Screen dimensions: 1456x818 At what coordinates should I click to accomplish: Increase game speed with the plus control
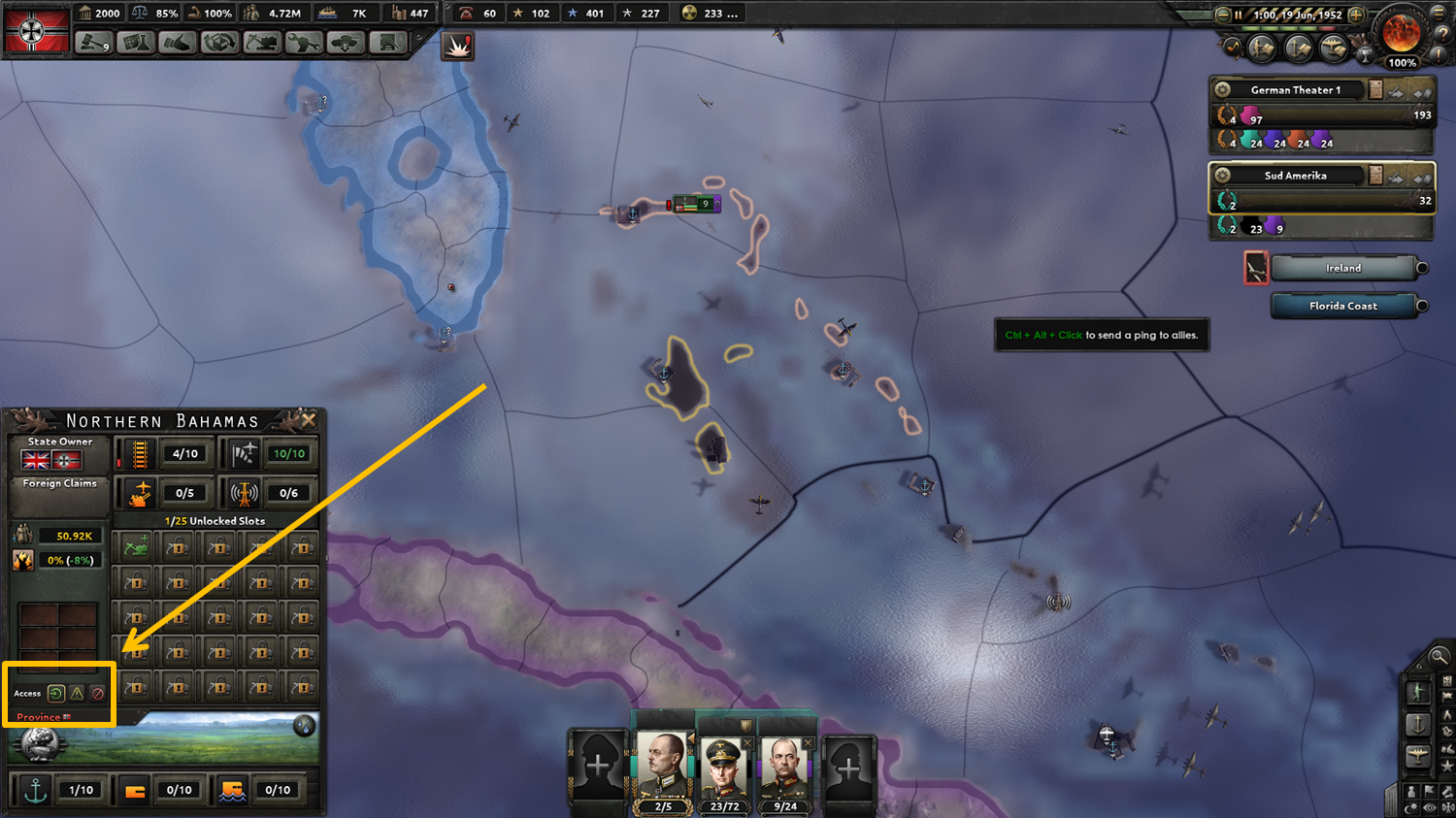point(1356,15)
